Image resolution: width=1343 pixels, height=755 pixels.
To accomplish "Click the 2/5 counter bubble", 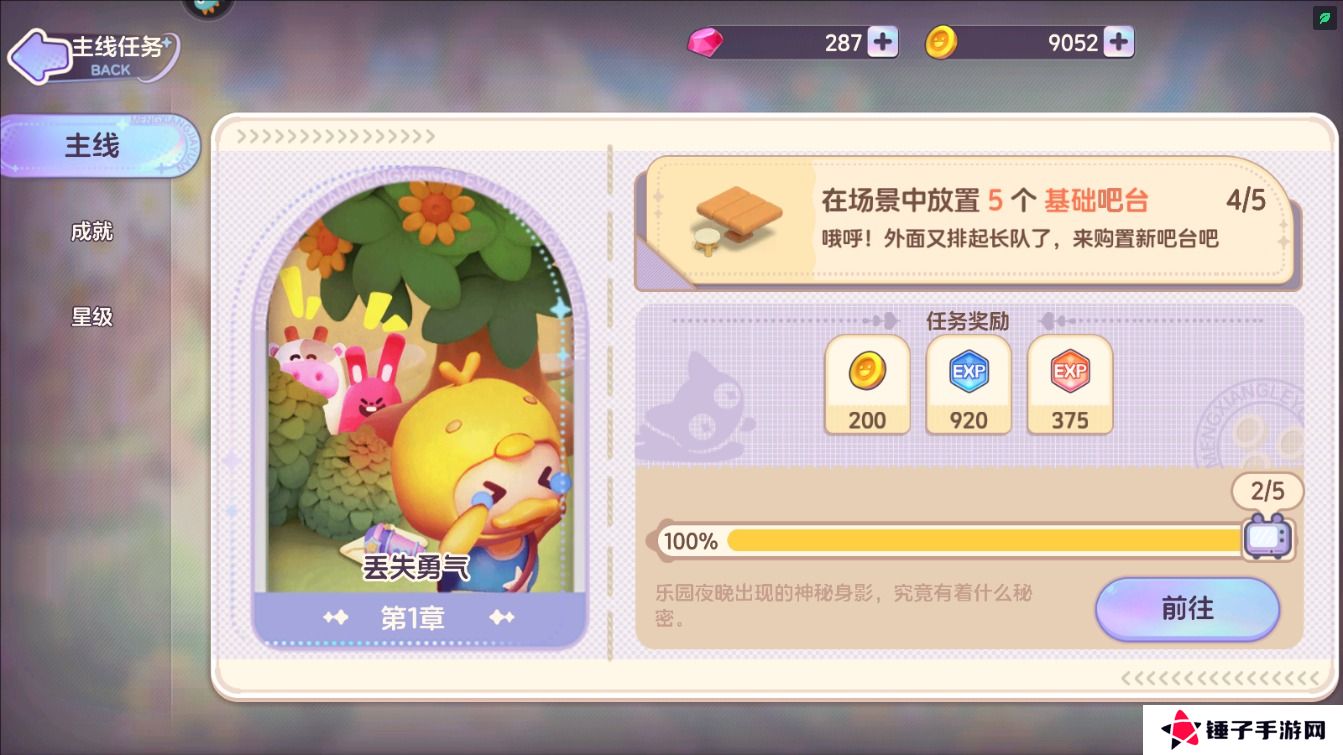I will coord(1267,491).
